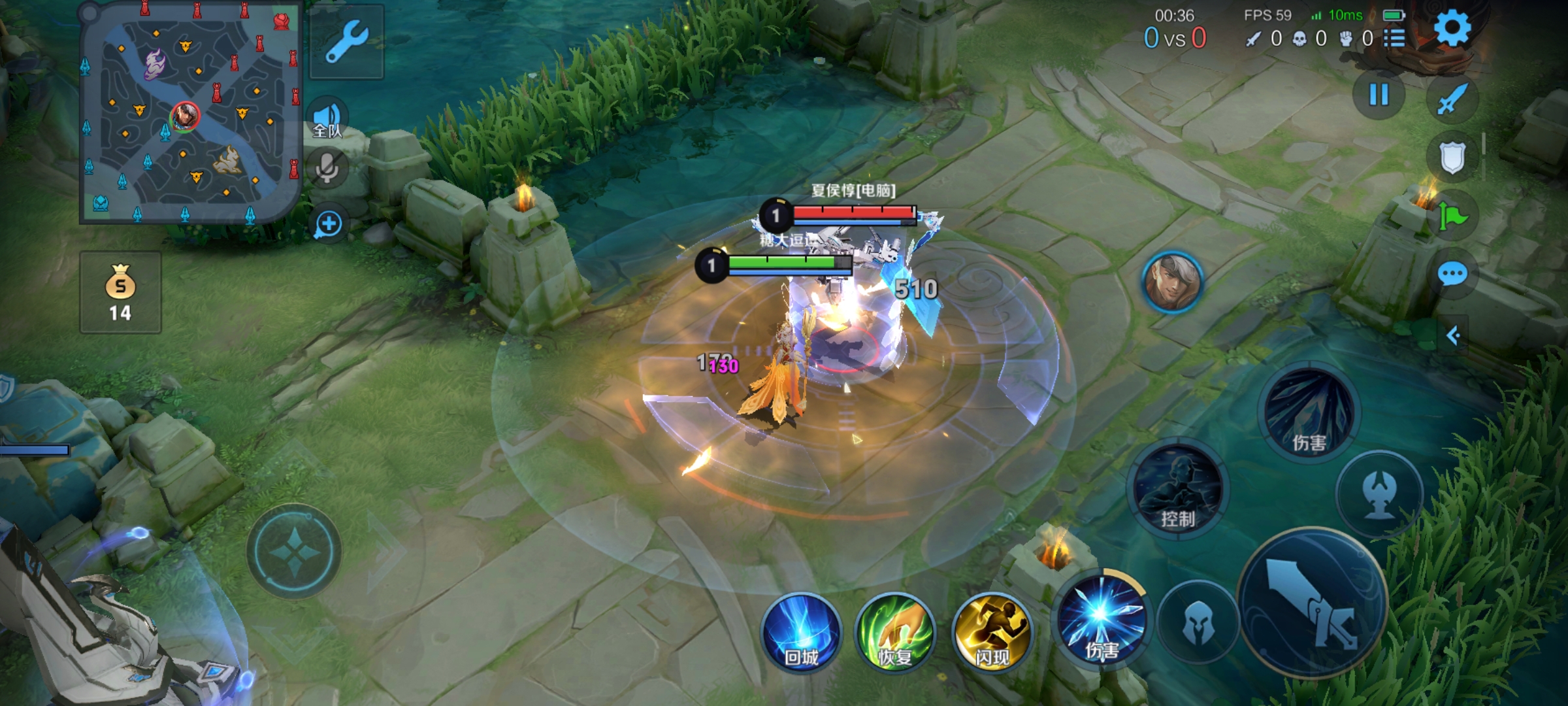Activate the dark upper 伤害 skill
Screen dimensions: 1568x706
[x=1309, y=412]
